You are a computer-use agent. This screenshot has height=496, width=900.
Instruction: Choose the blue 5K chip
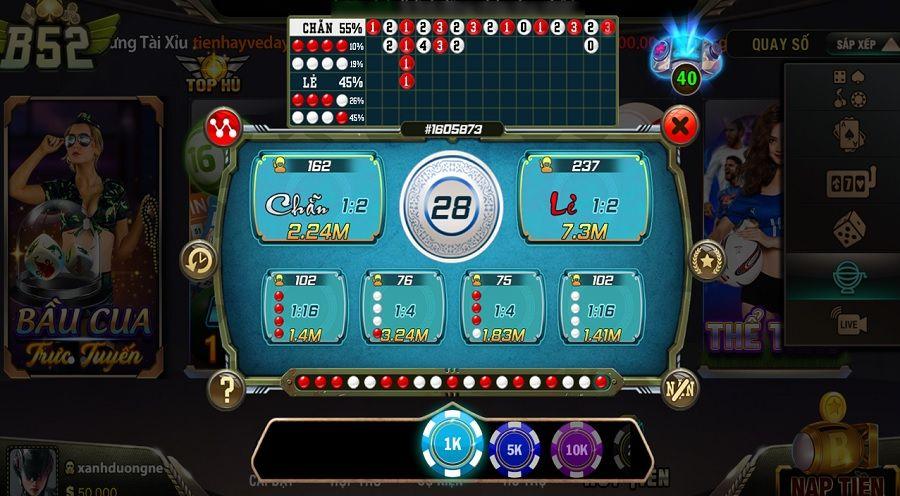[514, 449]
